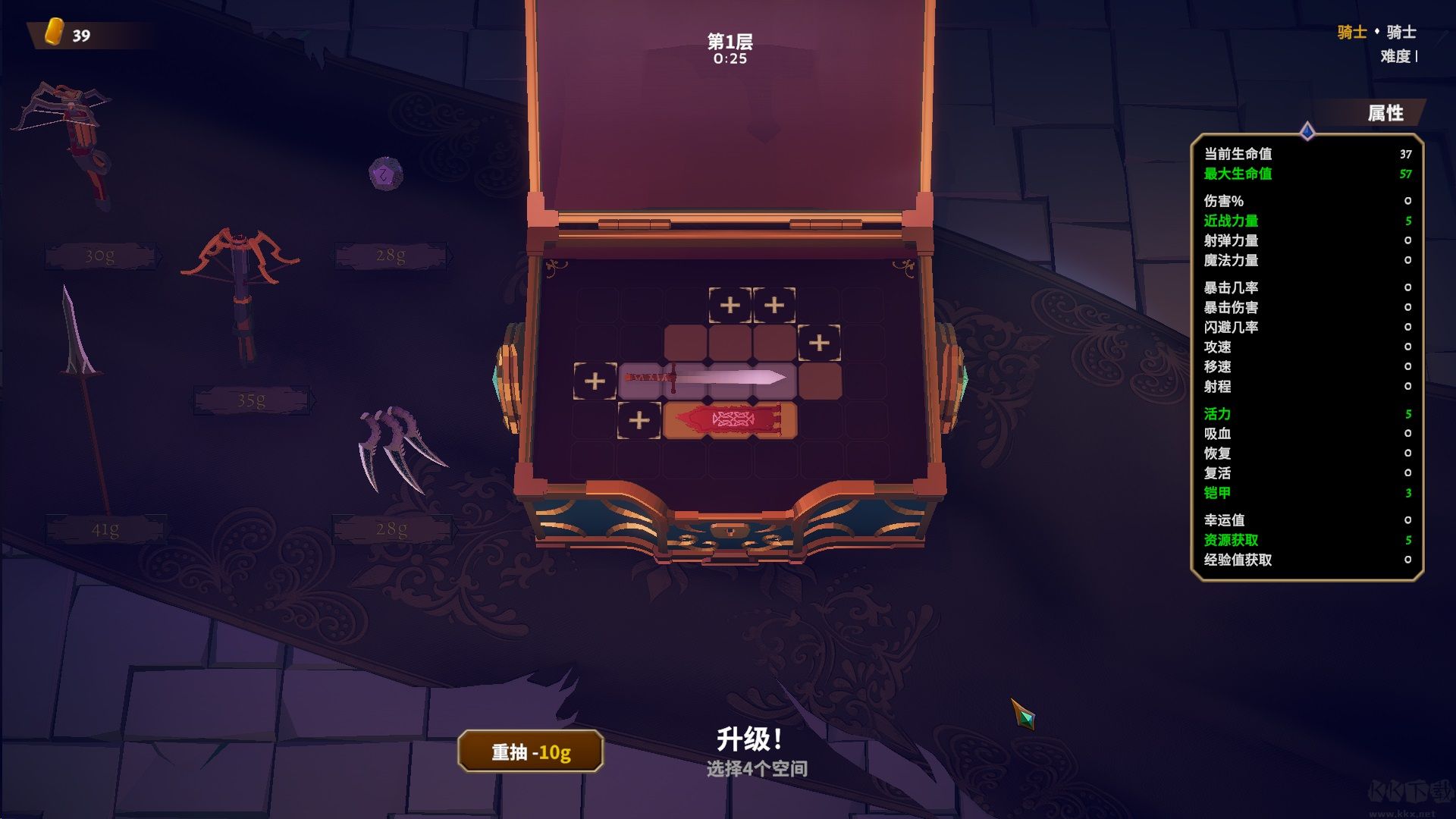The width and height of the screenshot is (1456, 819).
Task: Click the blue gem above the attributes panel
Action: [x=1307, y=130]
